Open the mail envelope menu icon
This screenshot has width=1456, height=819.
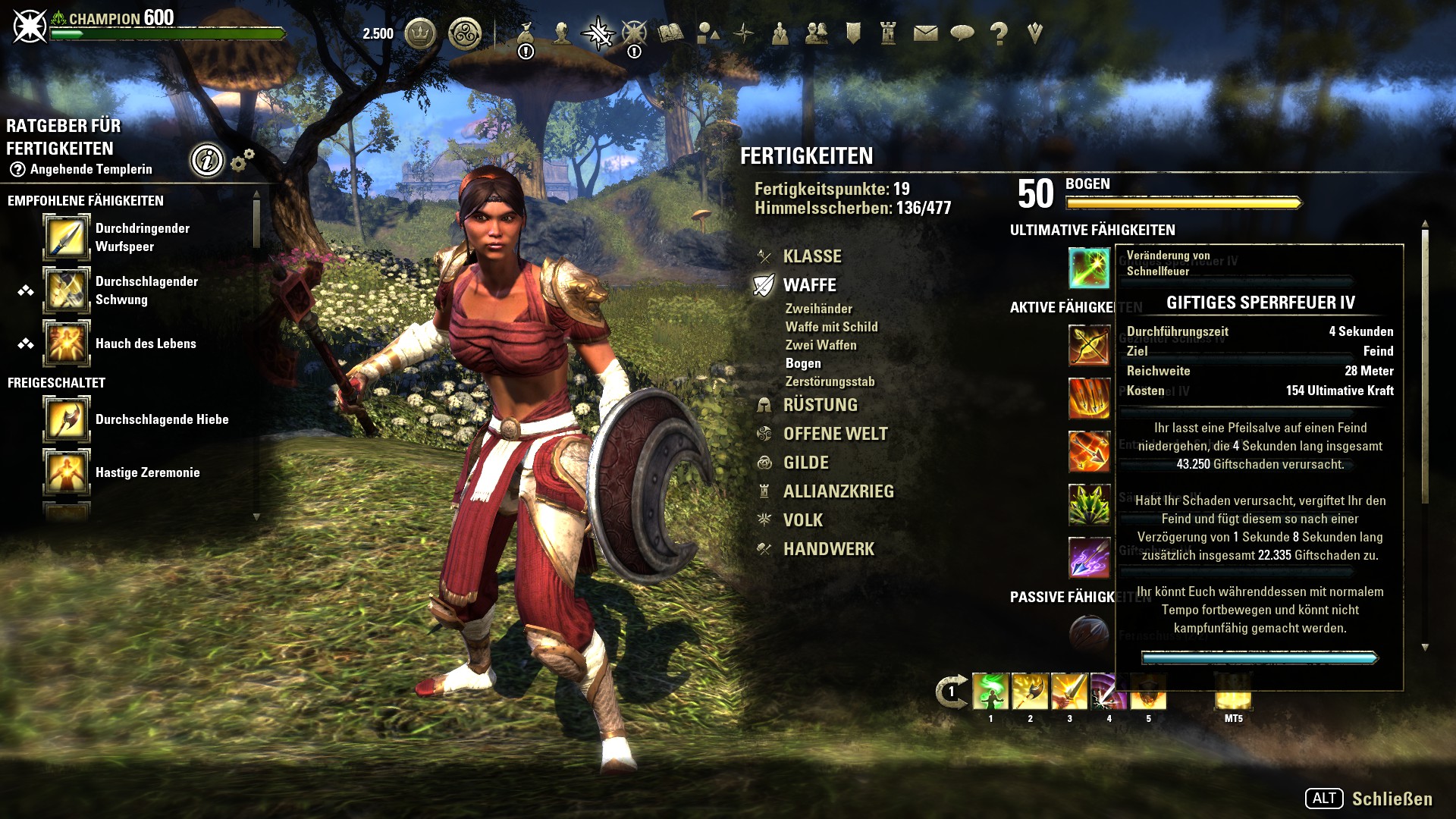tap(925, 33)
